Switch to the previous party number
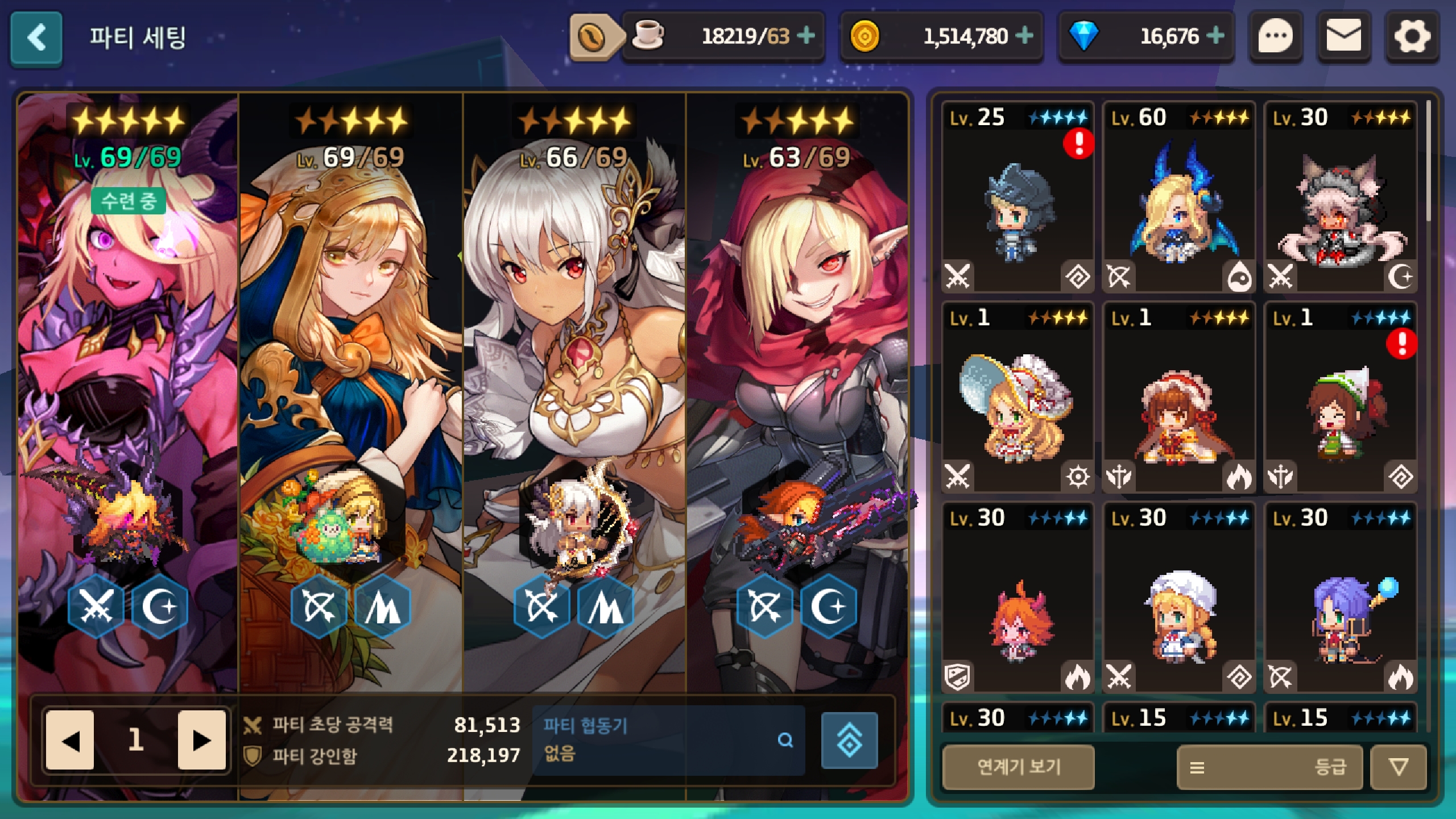1456x819 pixels. (x=71, y=739)
